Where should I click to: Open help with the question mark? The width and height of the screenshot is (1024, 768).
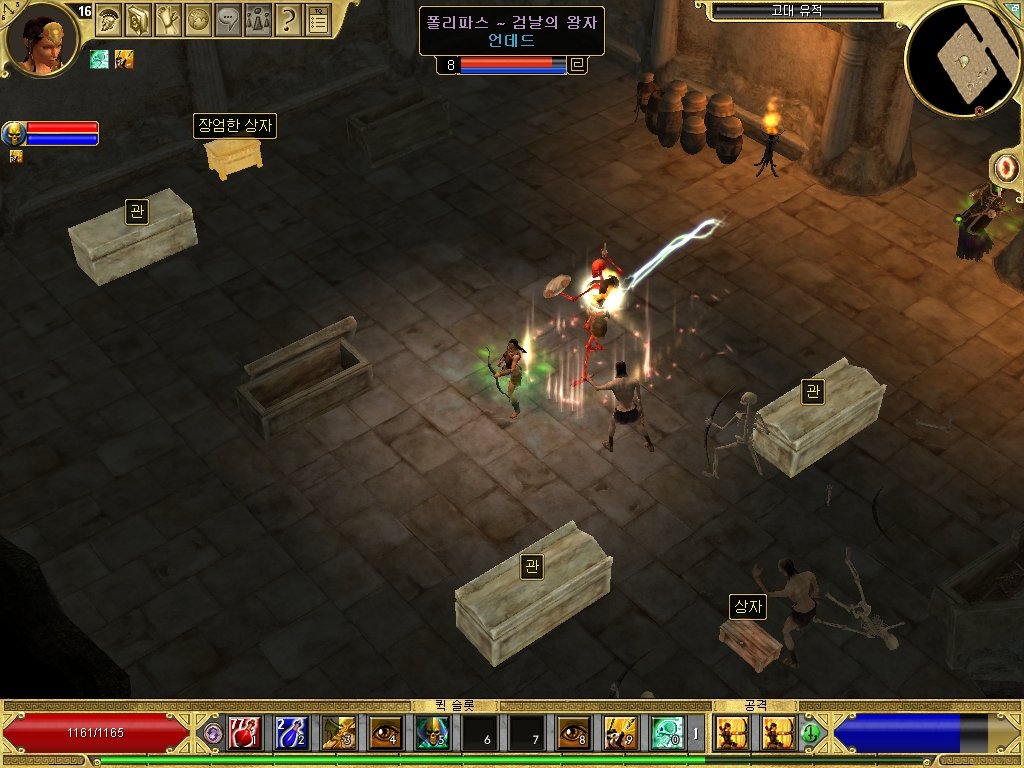pos(288,19)
